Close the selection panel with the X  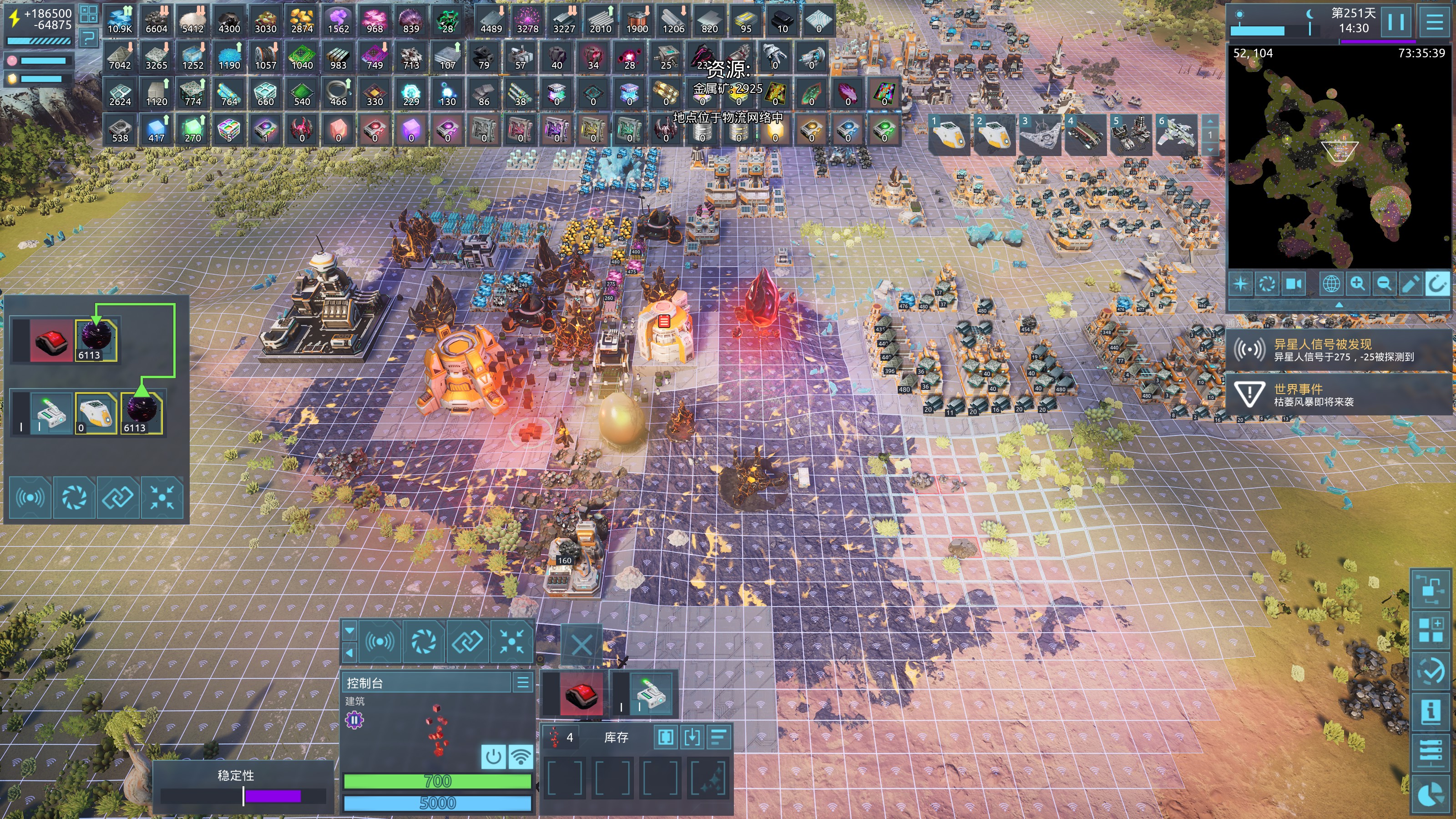[581, 644]
